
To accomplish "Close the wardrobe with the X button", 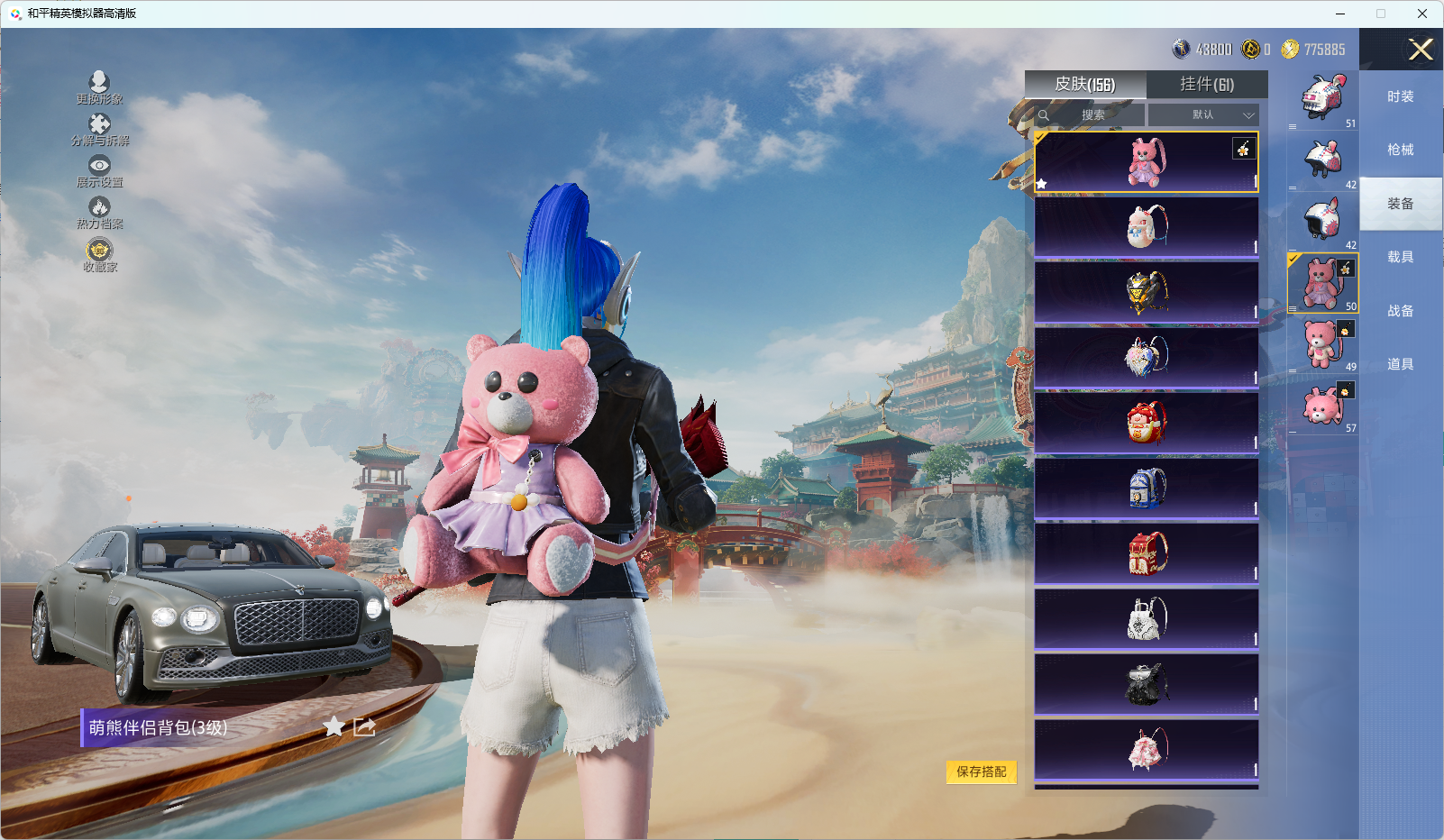I will [1421, 50].
